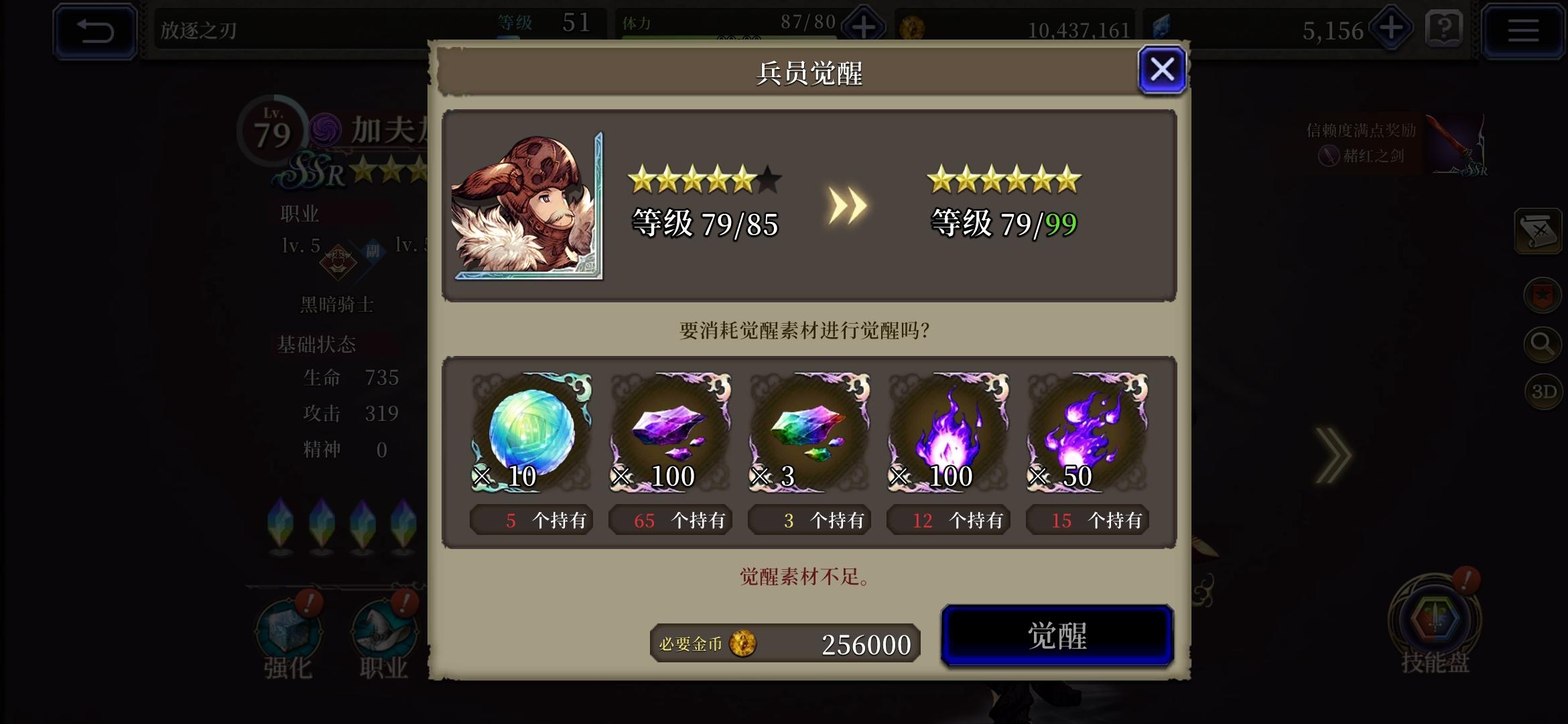
Task: Close the 兵员觉醒 dialog with the X
Action: click(x=1163, y=70)
